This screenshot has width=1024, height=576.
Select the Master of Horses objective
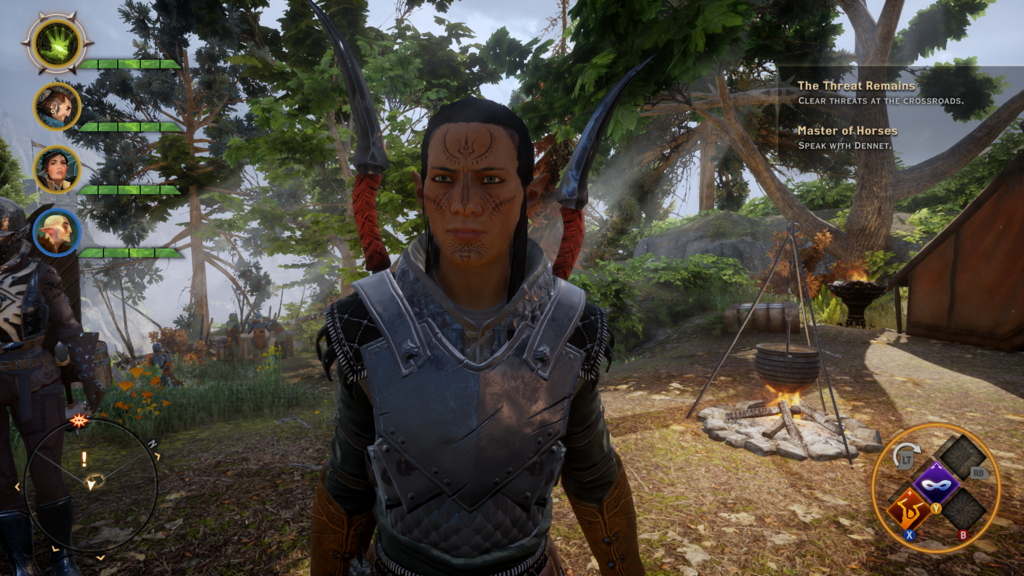click(x=847, y=131)
